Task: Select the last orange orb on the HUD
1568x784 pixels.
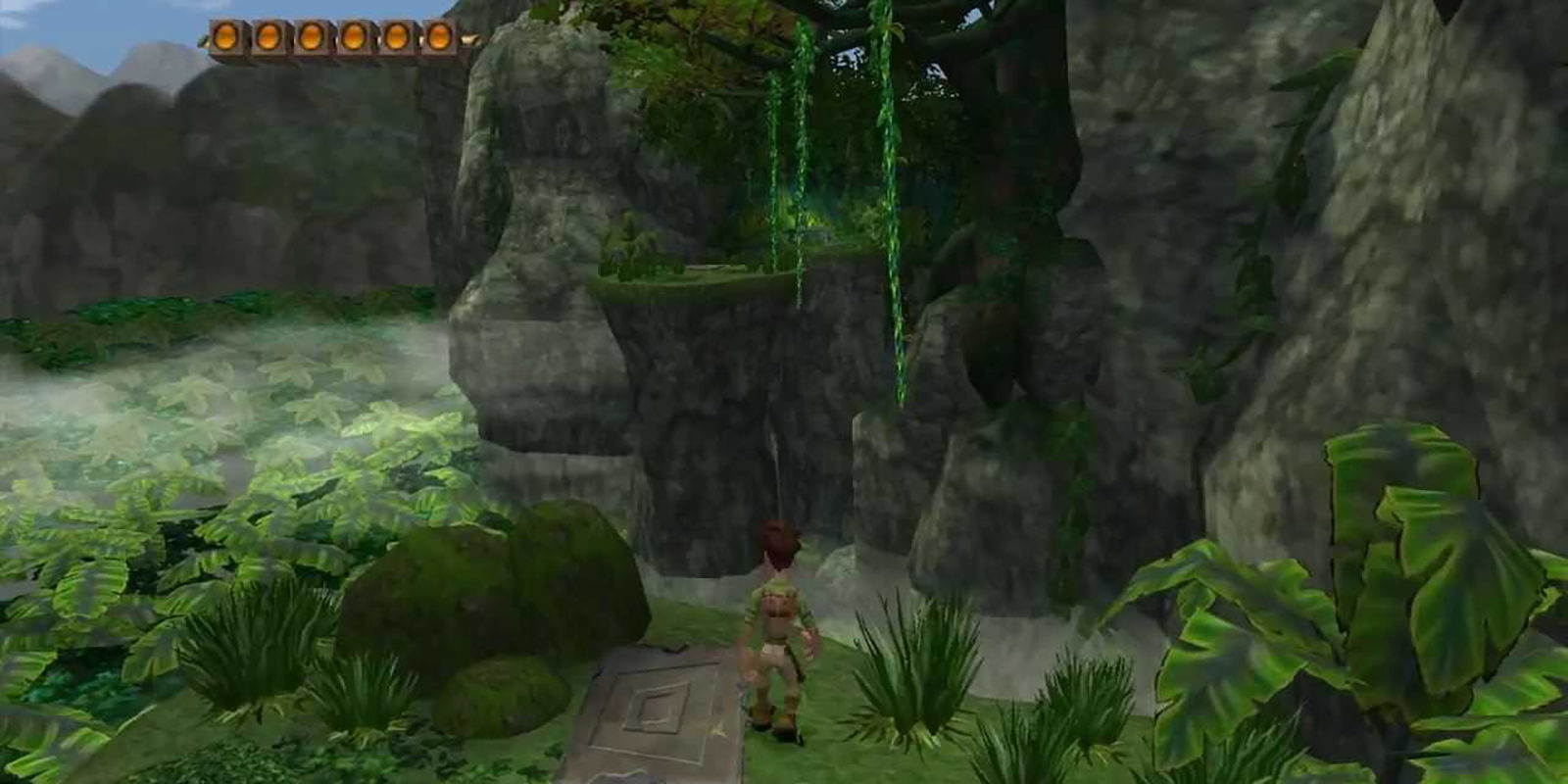Action: tap(439, 37)
